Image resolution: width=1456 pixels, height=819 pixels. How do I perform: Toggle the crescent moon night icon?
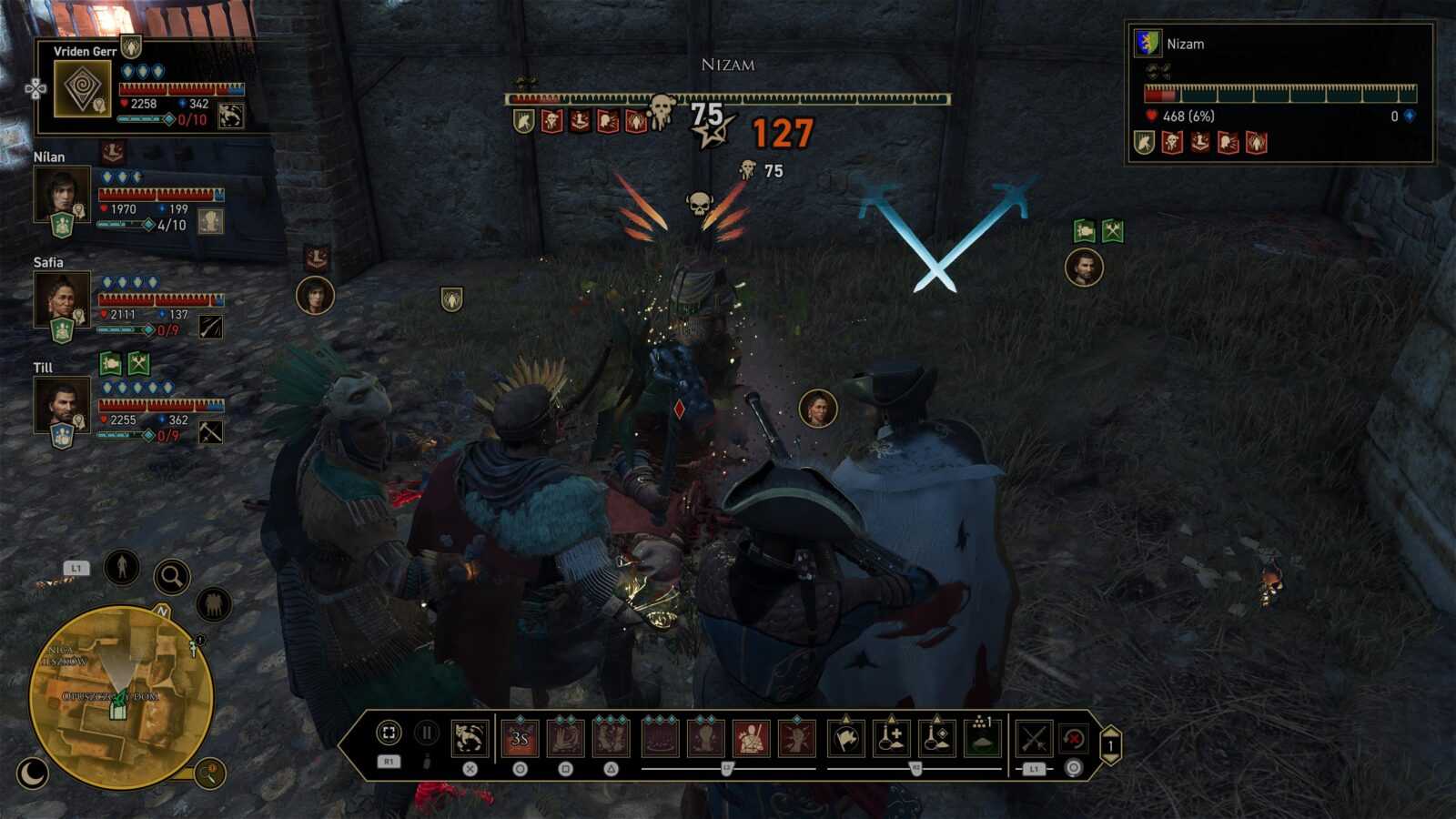coord(33,773)
